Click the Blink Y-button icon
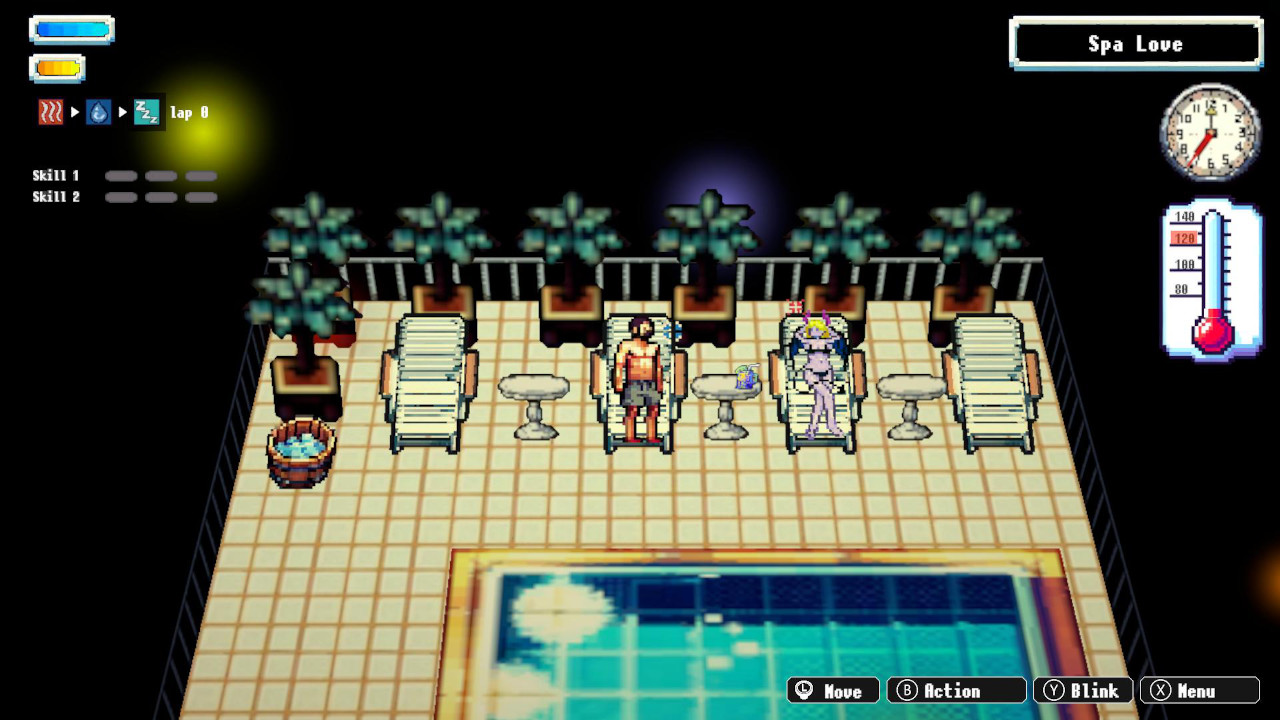 1055,691
